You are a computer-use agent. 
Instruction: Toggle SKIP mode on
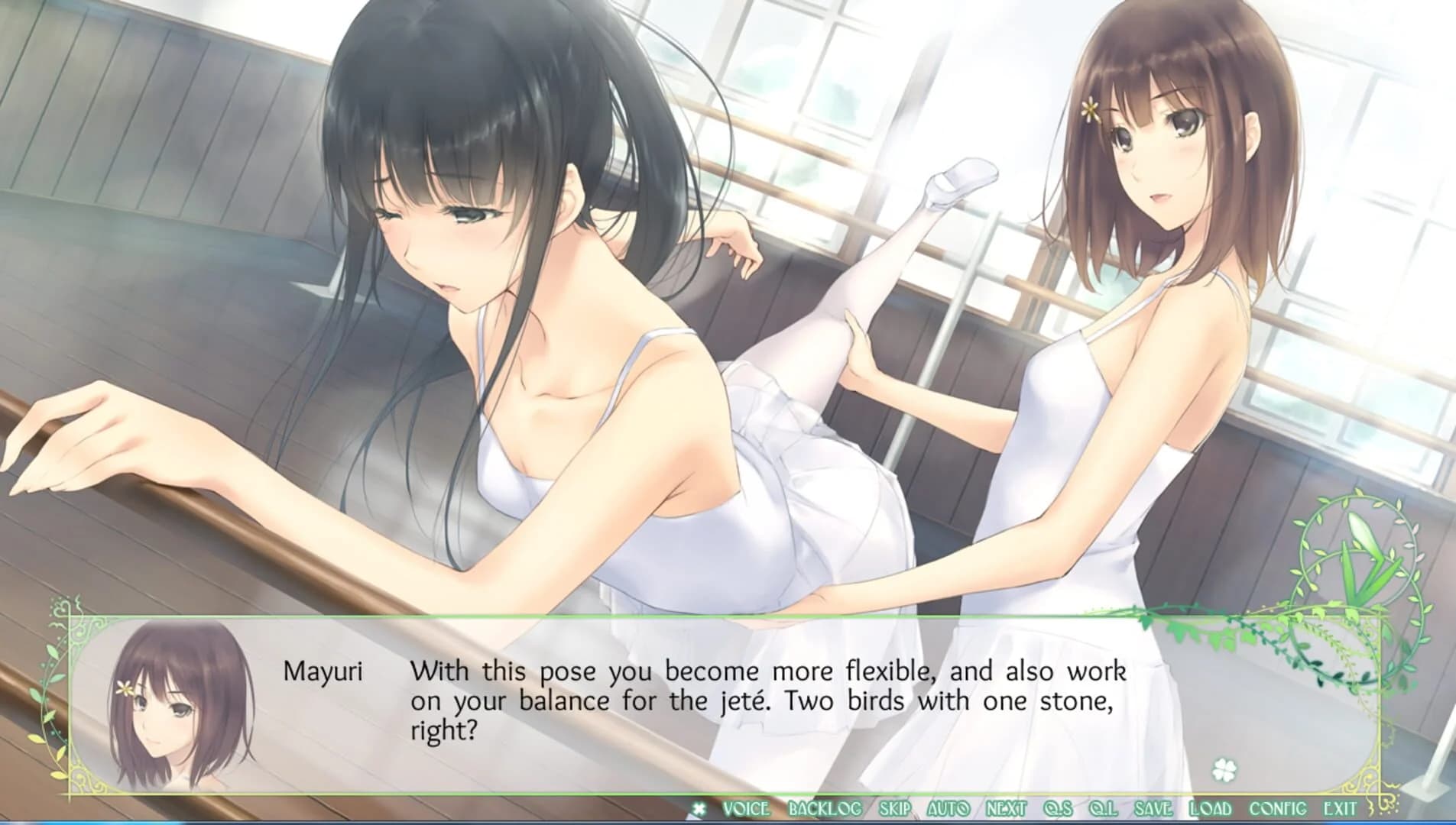(893, 807)
